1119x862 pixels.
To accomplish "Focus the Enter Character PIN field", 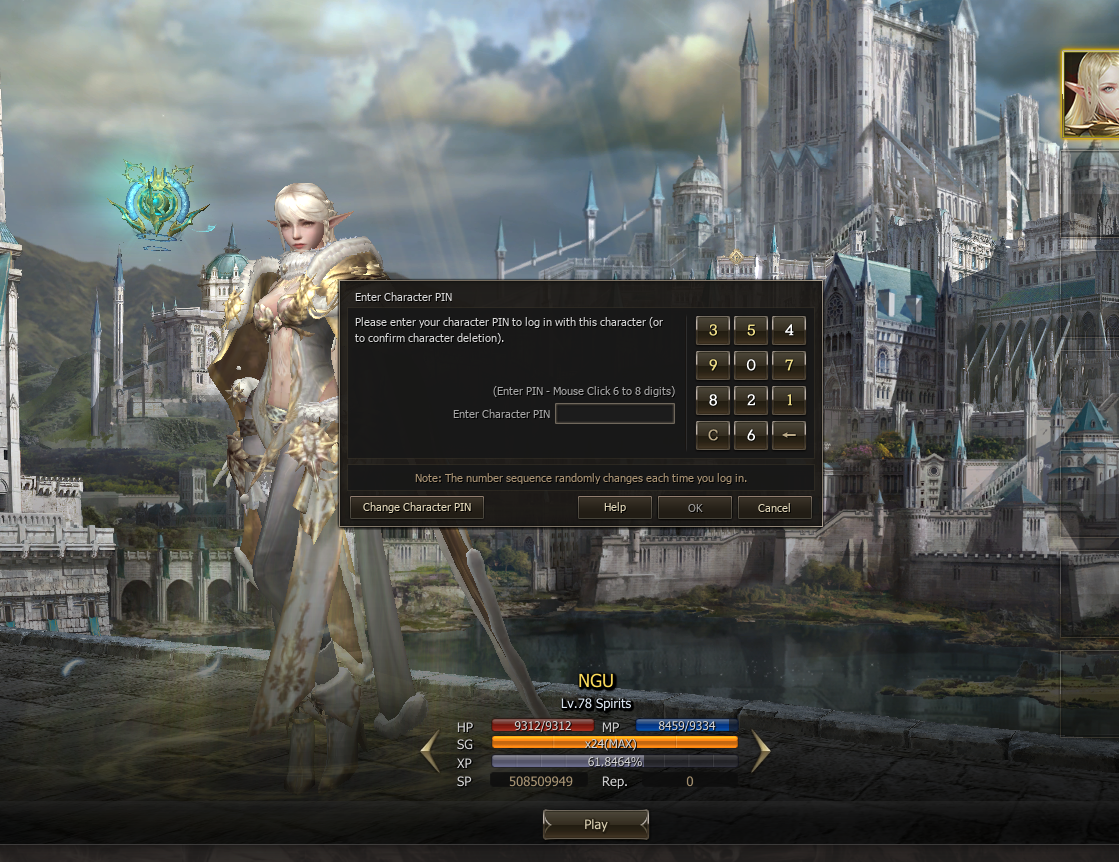I will [615, 414].
